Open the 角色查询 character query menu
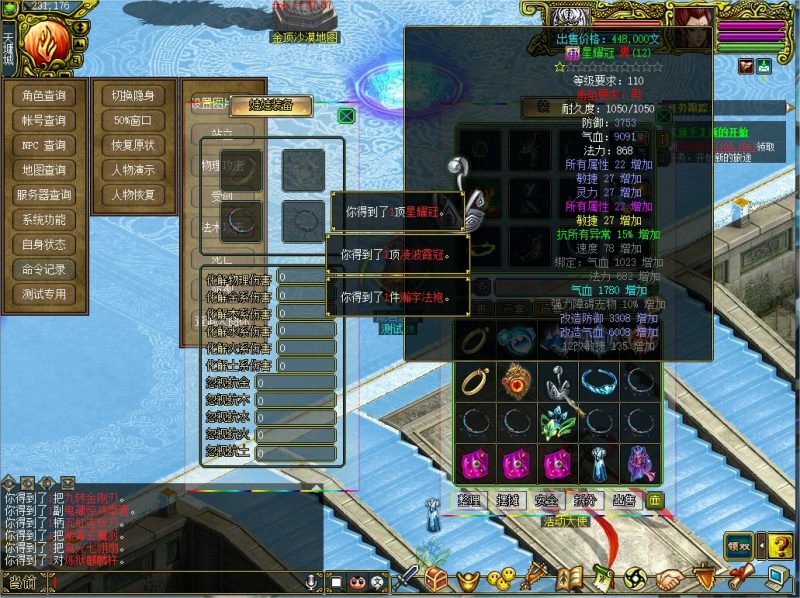This screenshot has height=598, width=800. 44,96
